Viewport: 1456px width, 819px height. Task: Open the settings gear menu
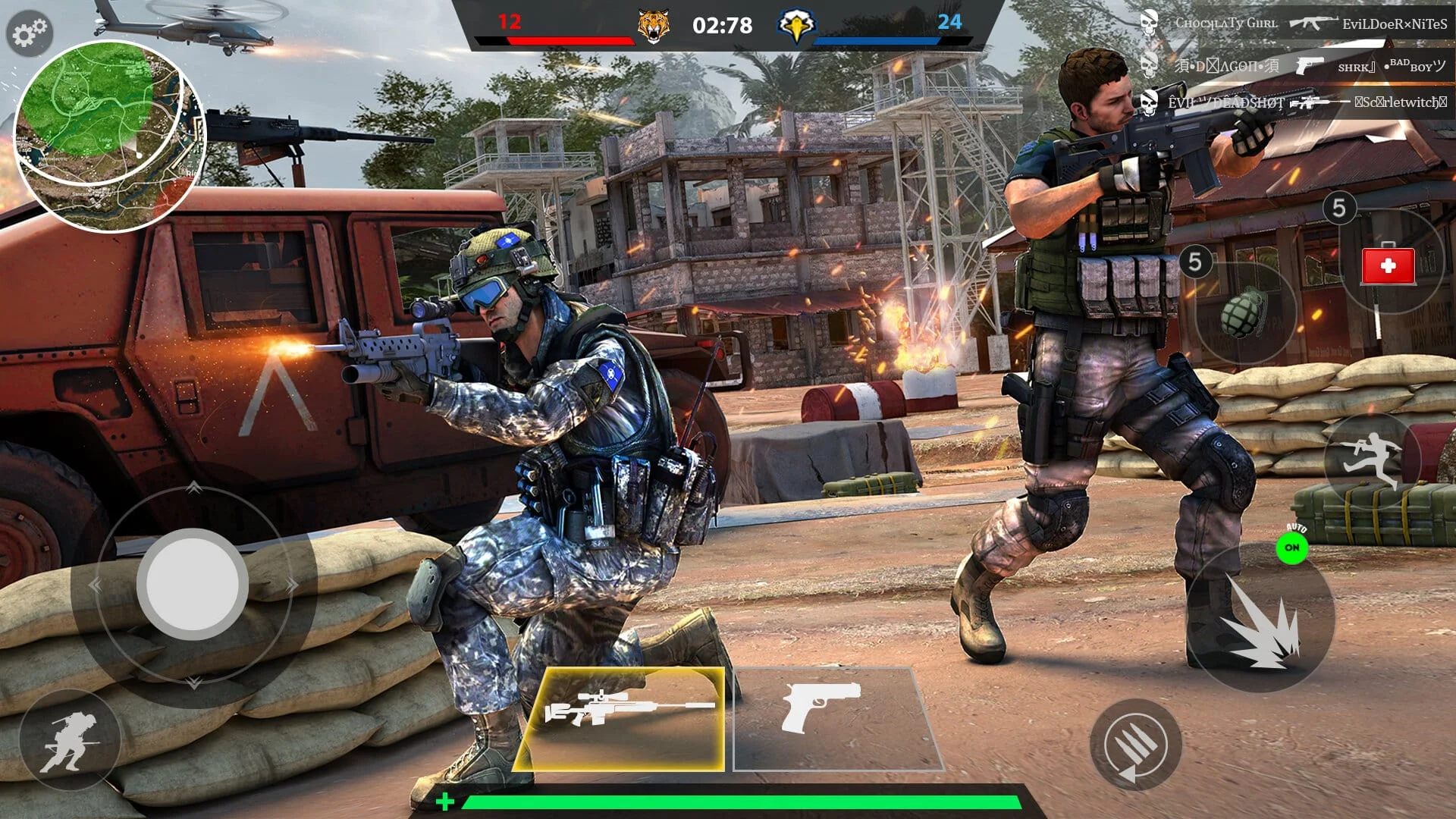pyautogui.click(x=29, y=32)
